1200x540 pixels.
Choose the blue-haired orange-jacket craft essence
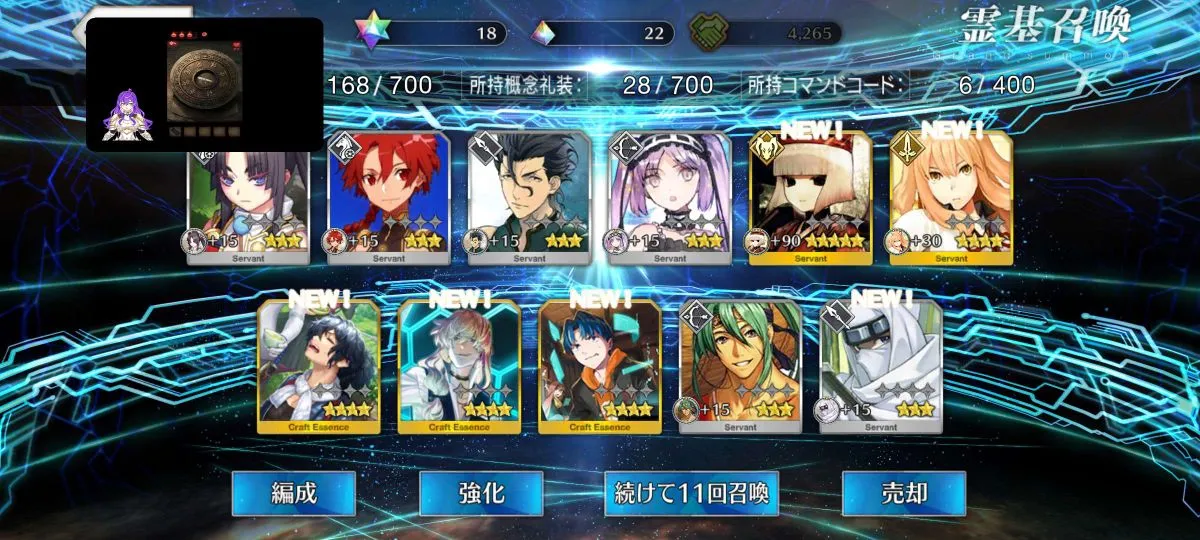point(599,367)
